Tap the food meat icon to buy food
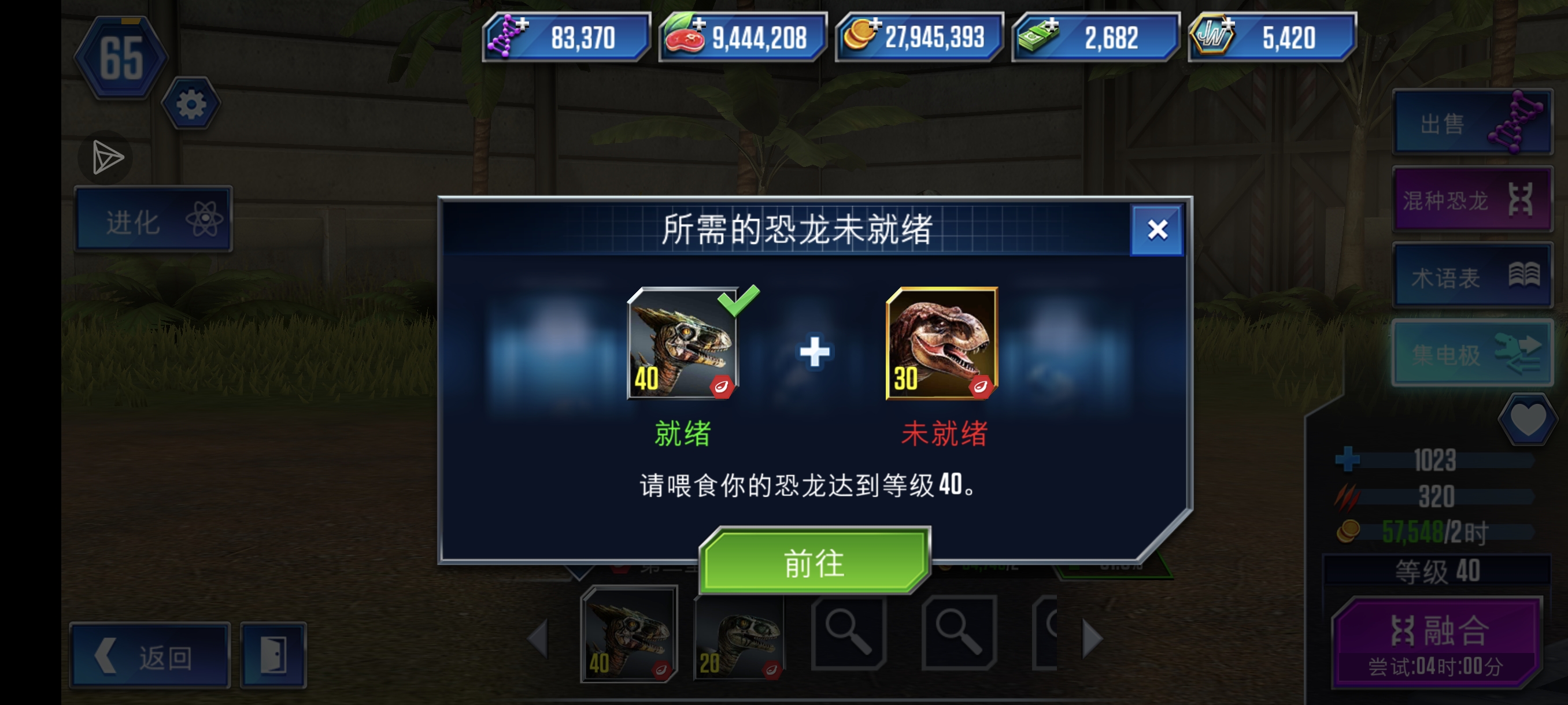 (x=683, y=36)
